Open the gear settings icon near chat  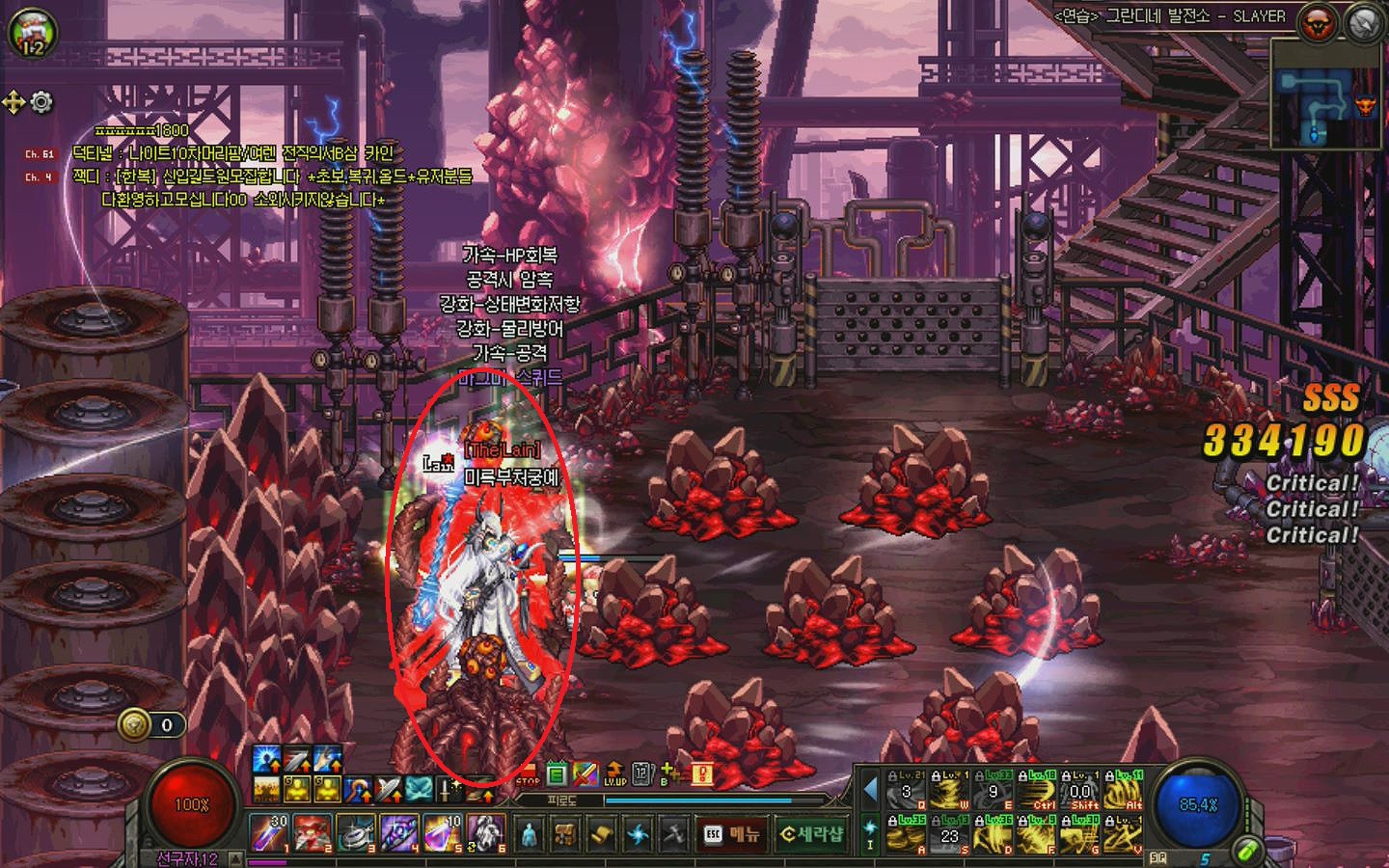pos(41,101)
